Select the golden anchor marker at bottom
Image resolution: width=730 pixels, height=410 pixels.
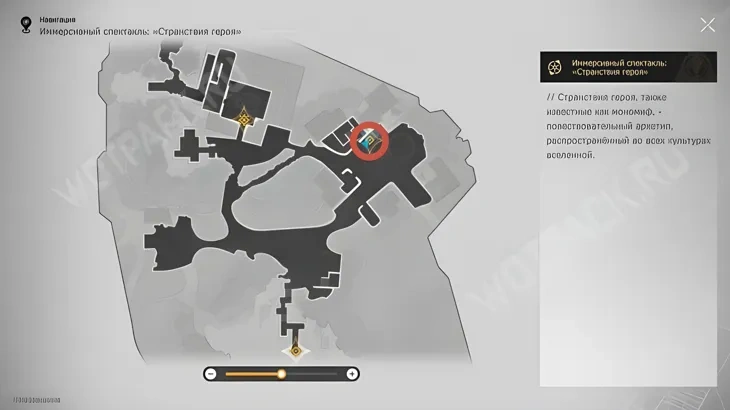tap(294, 351)
